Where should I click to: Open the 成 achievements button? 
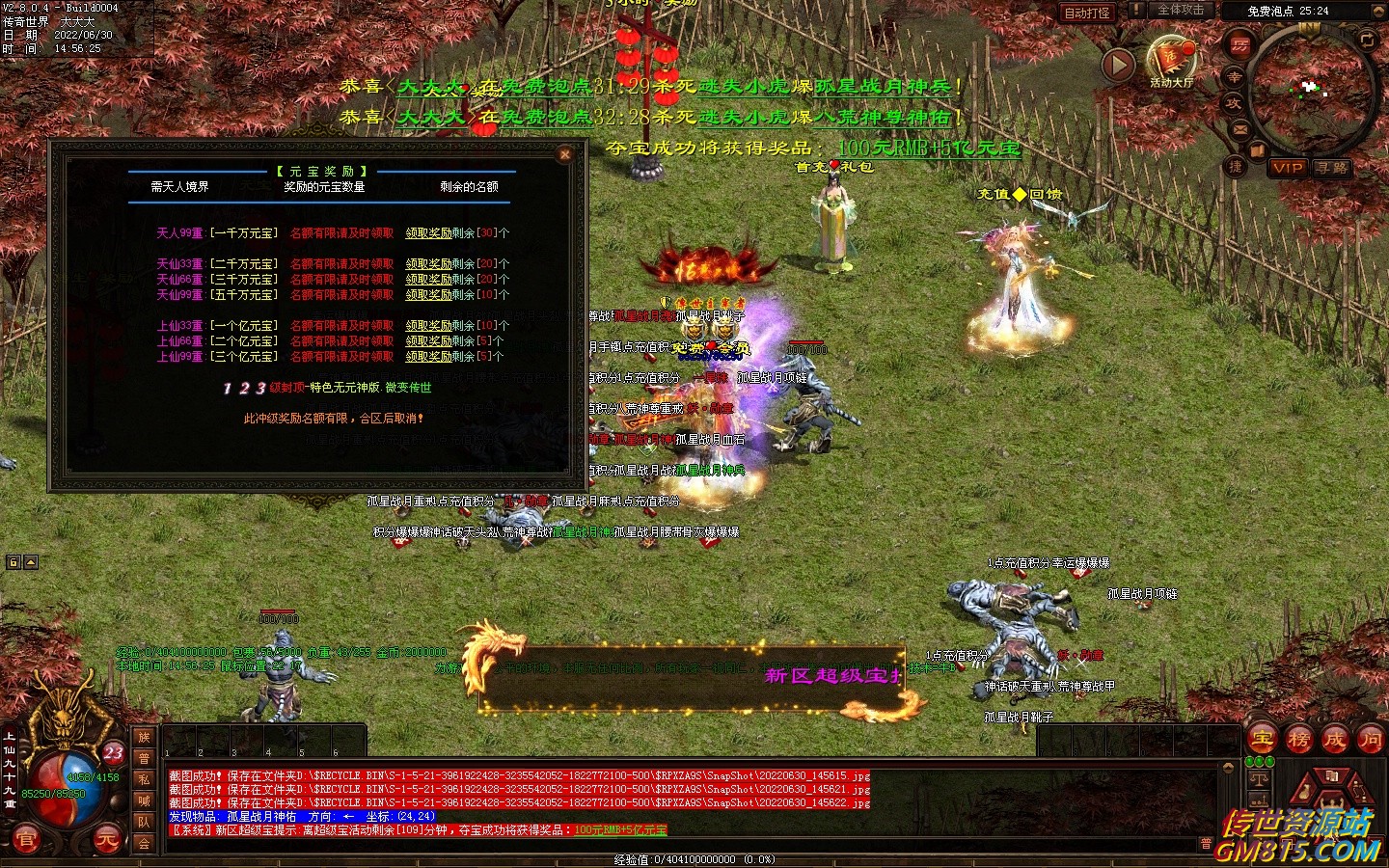click(x=1335, y=741)
